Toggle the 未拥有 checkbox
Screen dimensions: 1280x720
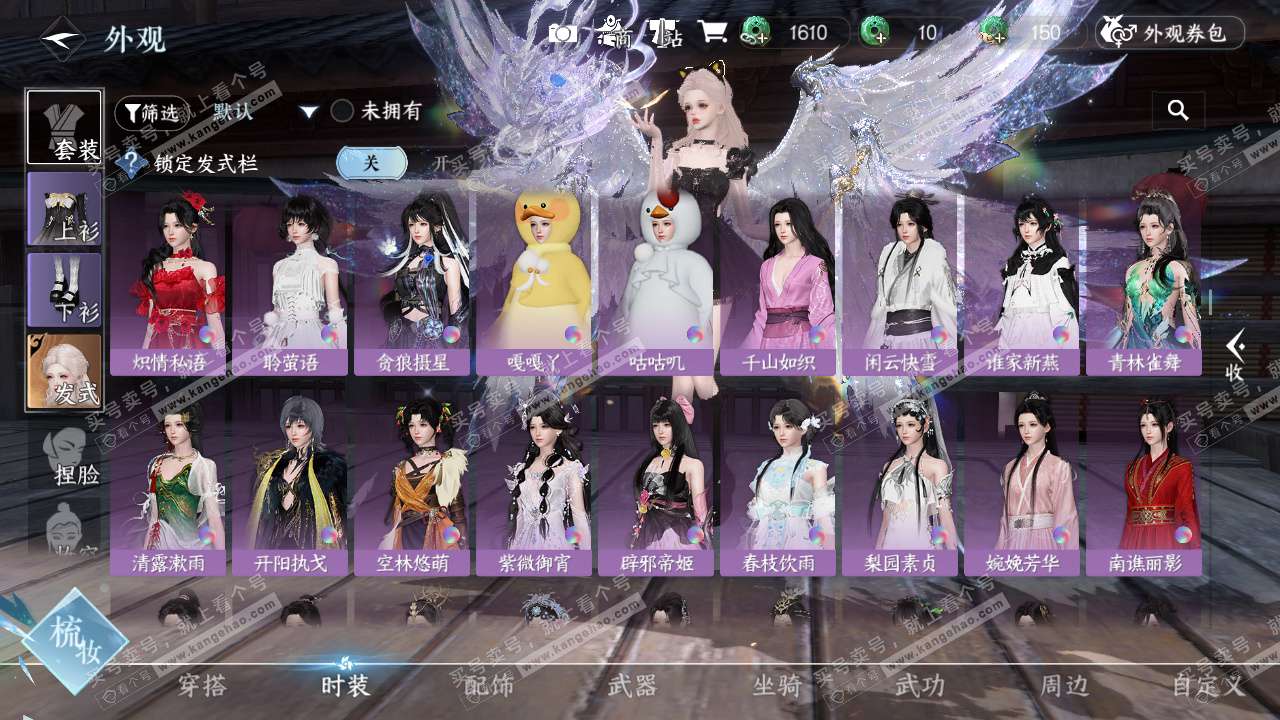coord(343,111)
